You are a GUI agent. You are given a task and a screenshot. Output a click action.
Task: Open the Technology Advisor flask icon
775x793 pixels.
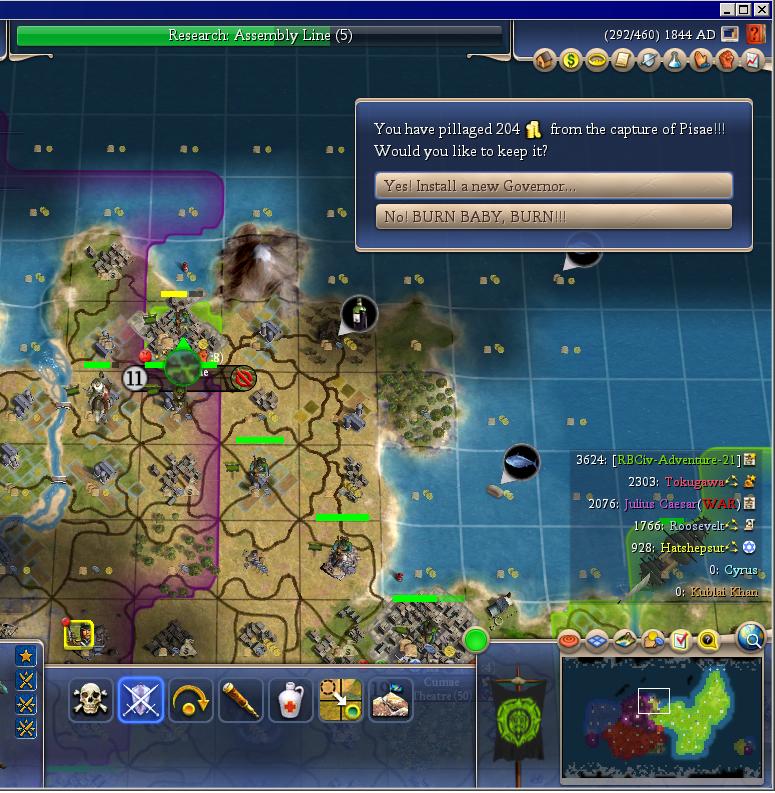tap(676, 61)
